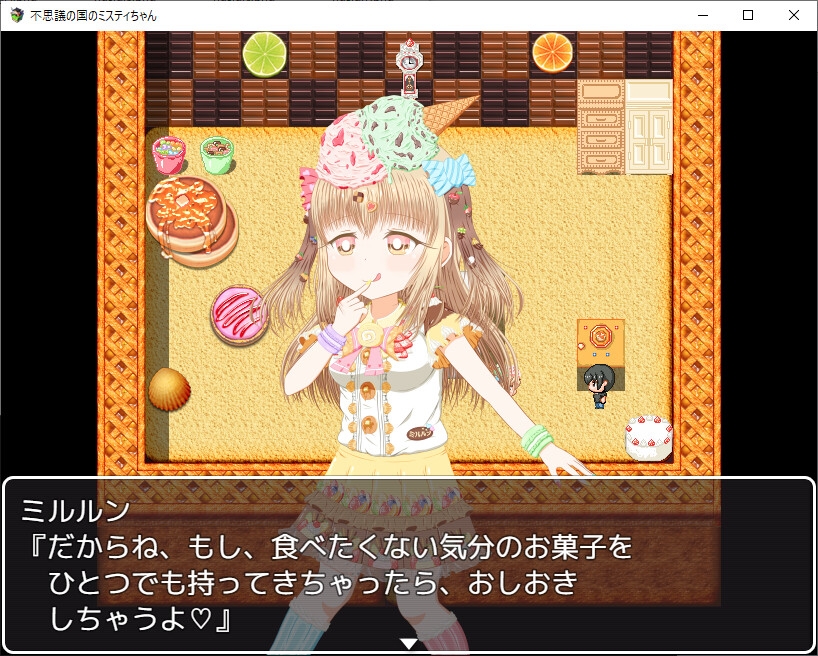818x656 pixels.
Task: Maximize the game window
Action: pos(748,15)
